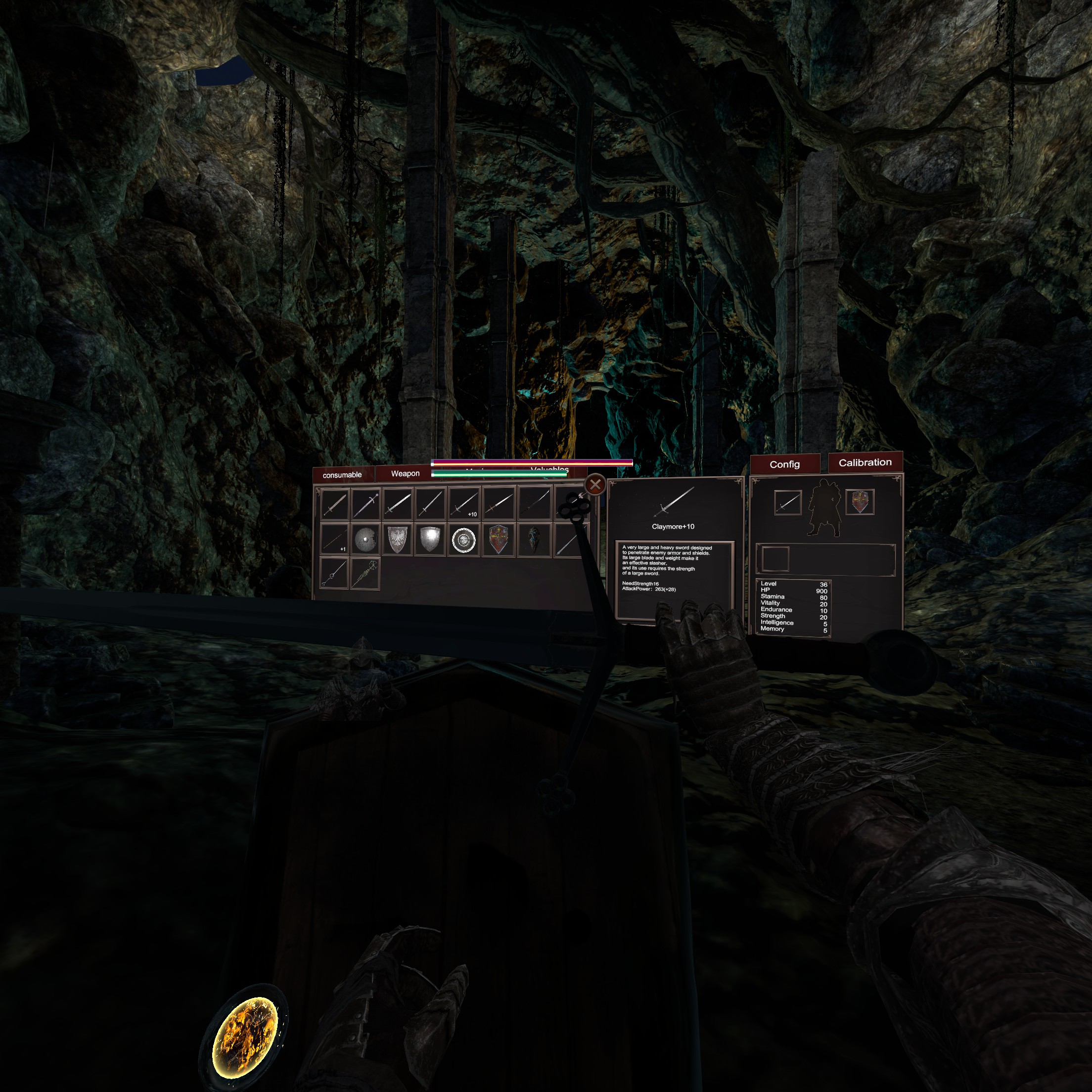Select the curved katana blade slot
The width and height of the screenshot is (1092, 1092).
pos(535,503)
